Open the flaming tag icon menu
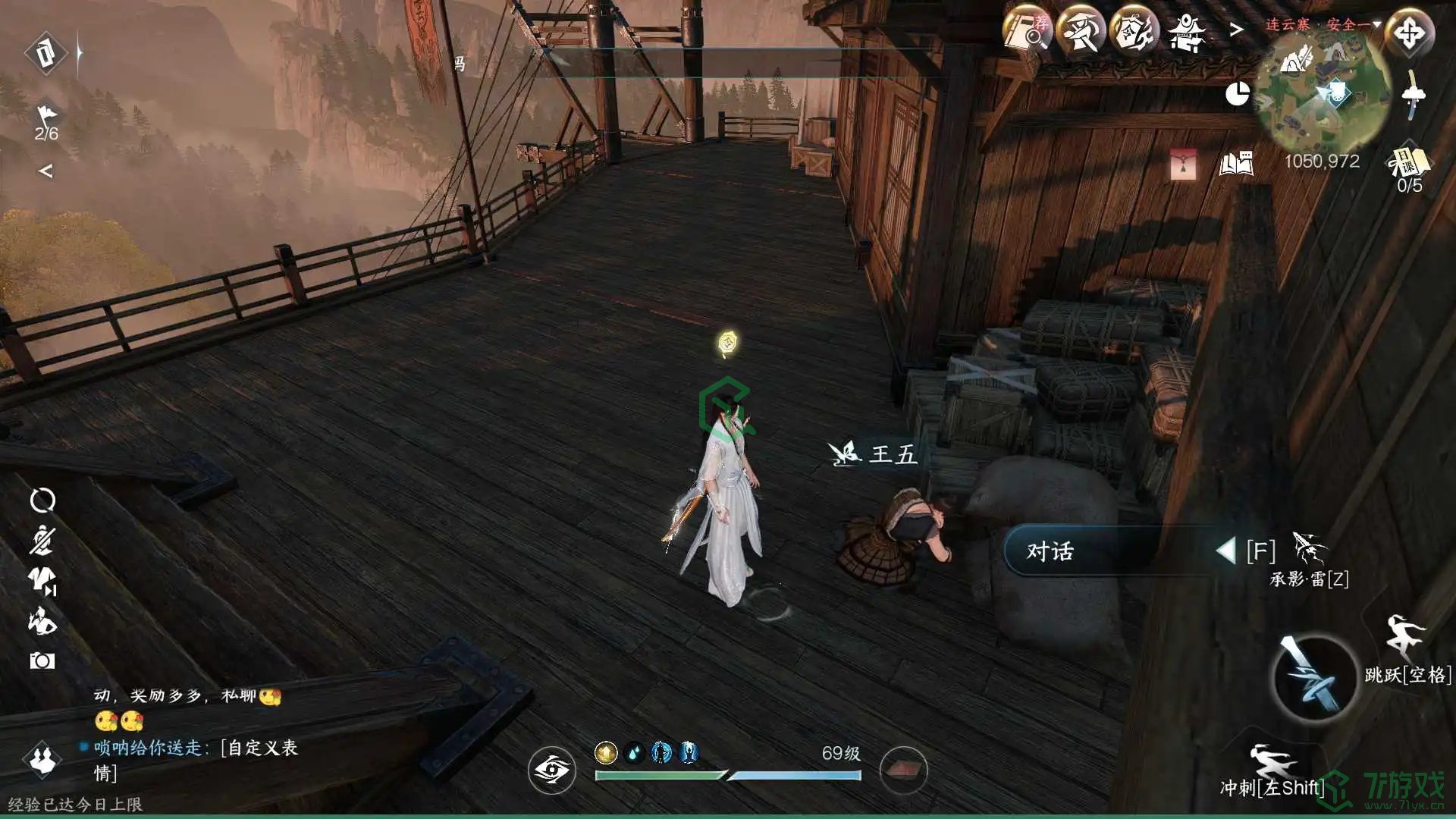The image size is (1456, 819). click(x=1134, y=33)
